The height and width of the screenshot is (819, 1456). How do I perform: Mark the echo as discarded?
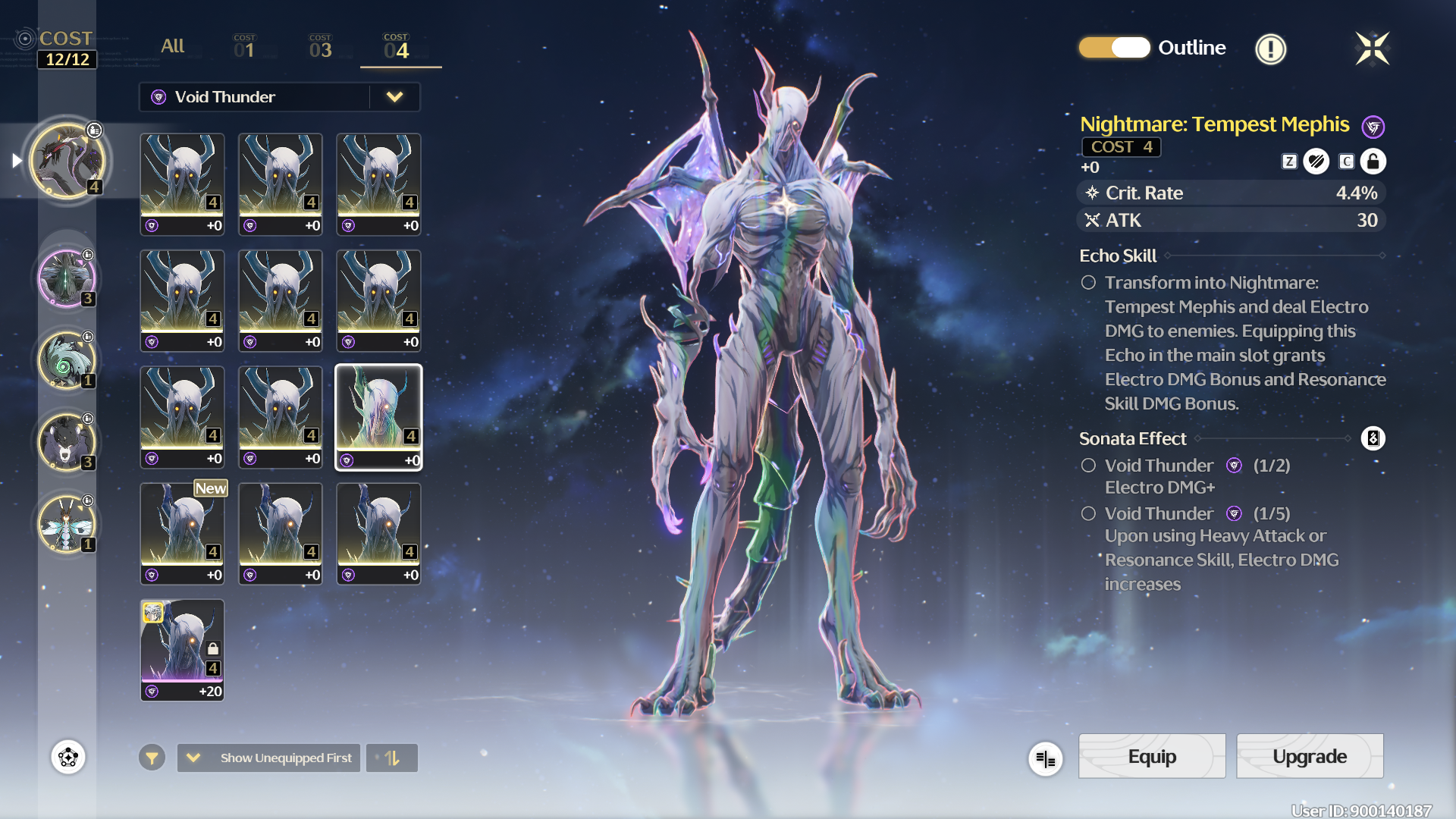click(1316, 162)
